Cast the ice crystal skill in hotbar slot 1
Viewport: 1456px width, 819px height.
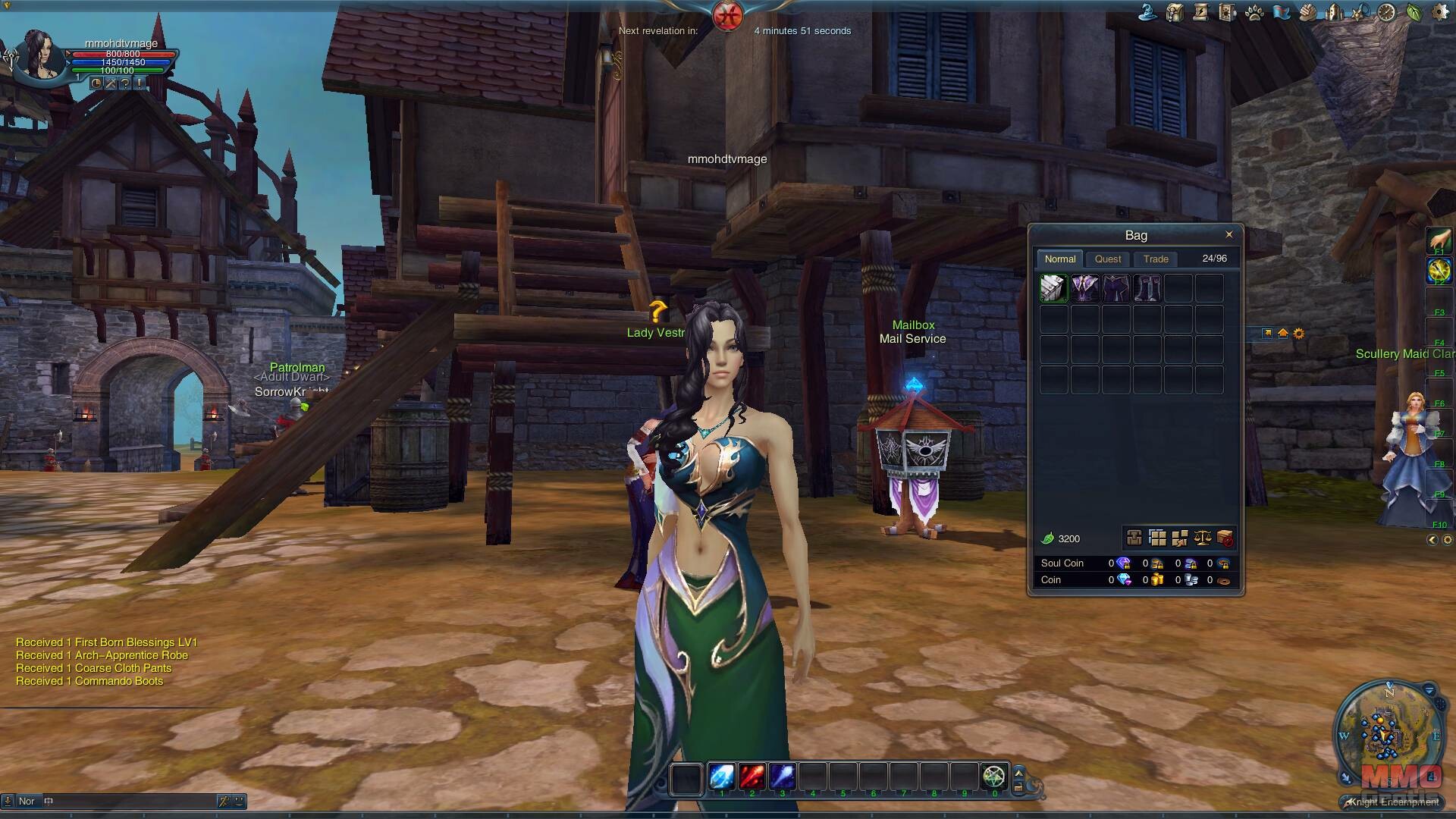pos(721,777)
